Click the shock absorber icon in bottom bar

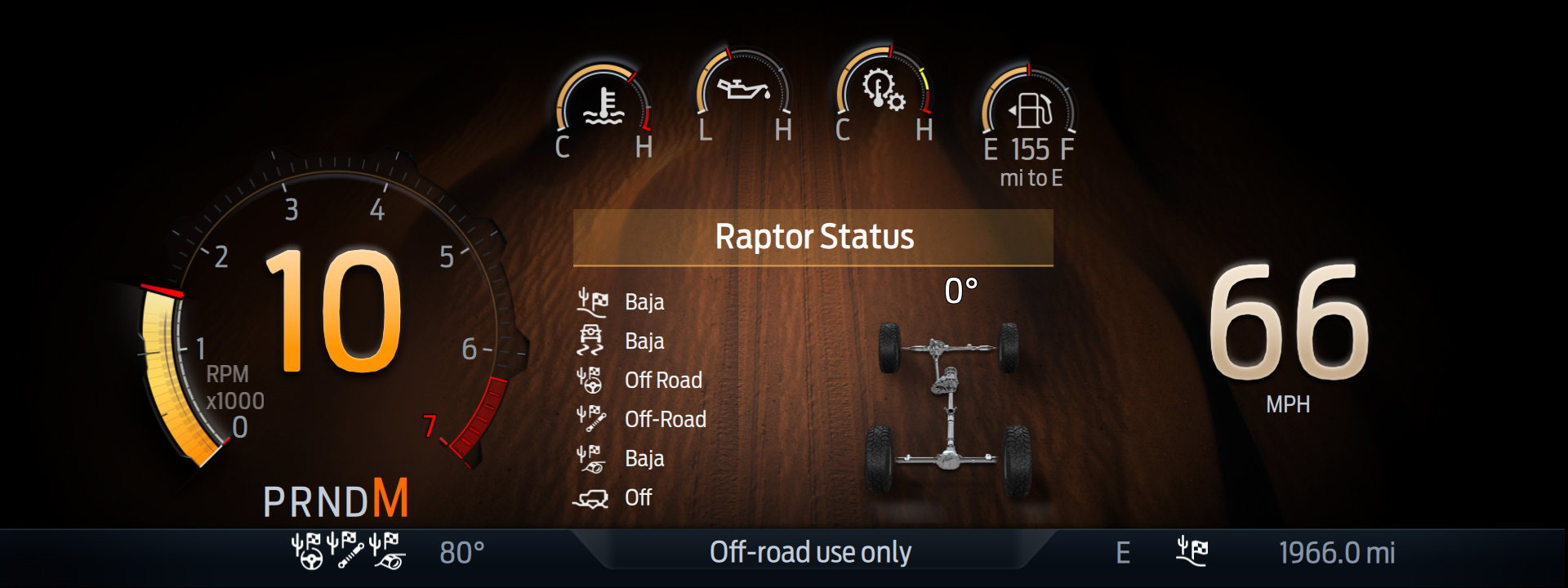(x=345, y=551)
